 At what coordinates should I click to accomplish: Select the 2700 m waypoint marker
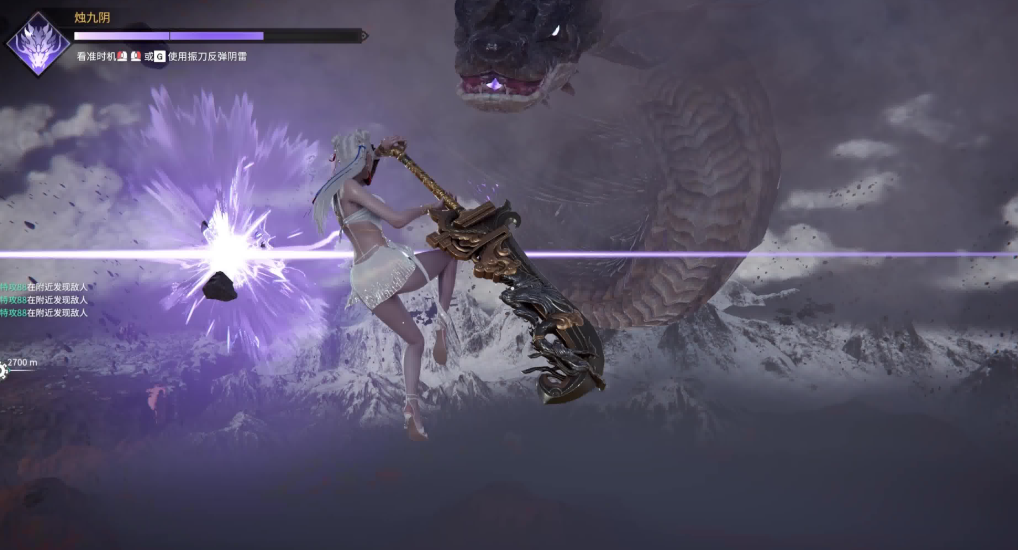(4, 371)
